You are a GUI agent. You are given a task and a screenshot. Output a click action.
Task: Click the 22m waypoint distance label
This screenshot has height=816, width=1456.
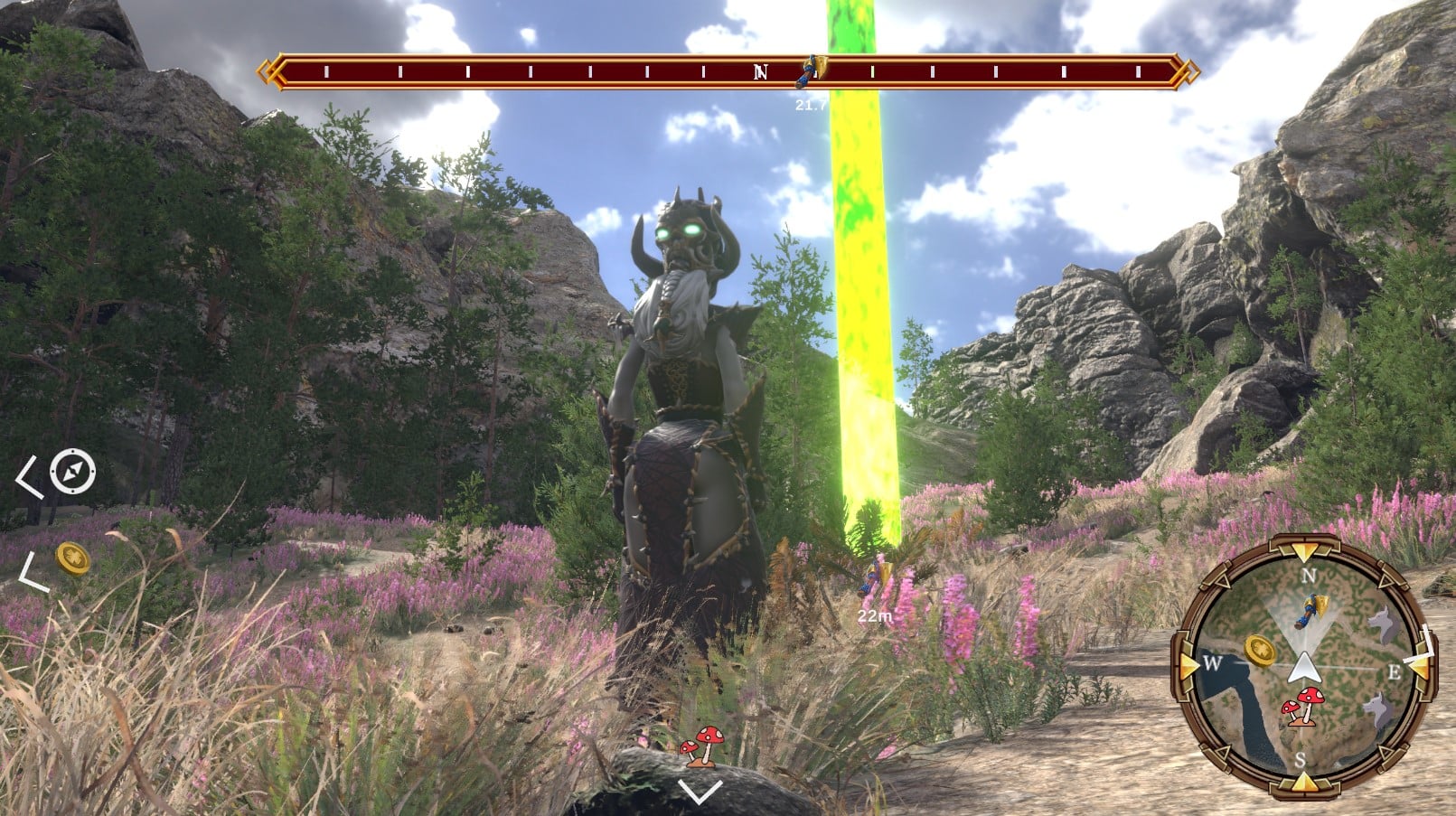[x=873, y=614]
